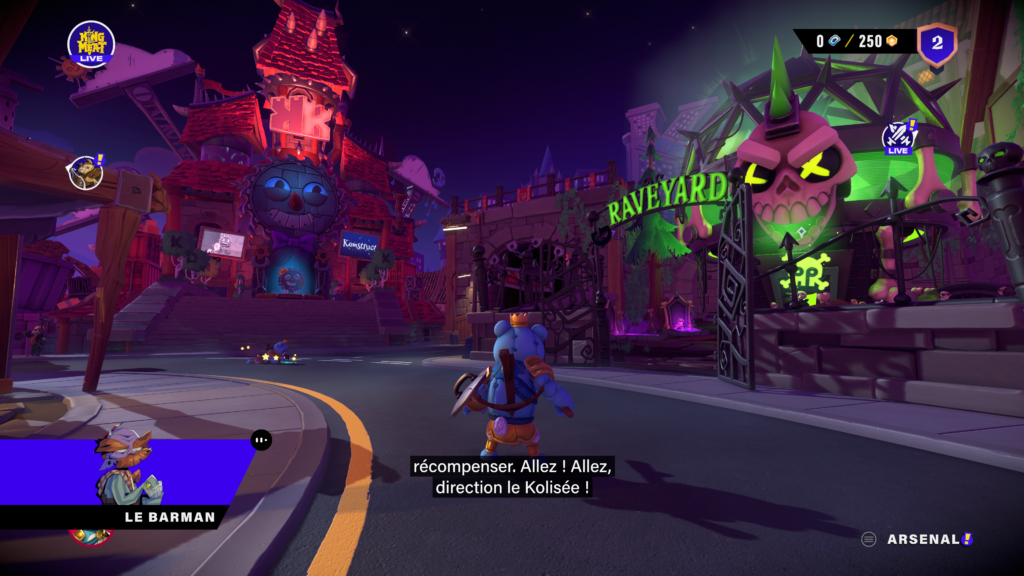Screen dimensions: 1024x576
Task: Open the crossed swords Live marker
Action: (x=899, y=137)
